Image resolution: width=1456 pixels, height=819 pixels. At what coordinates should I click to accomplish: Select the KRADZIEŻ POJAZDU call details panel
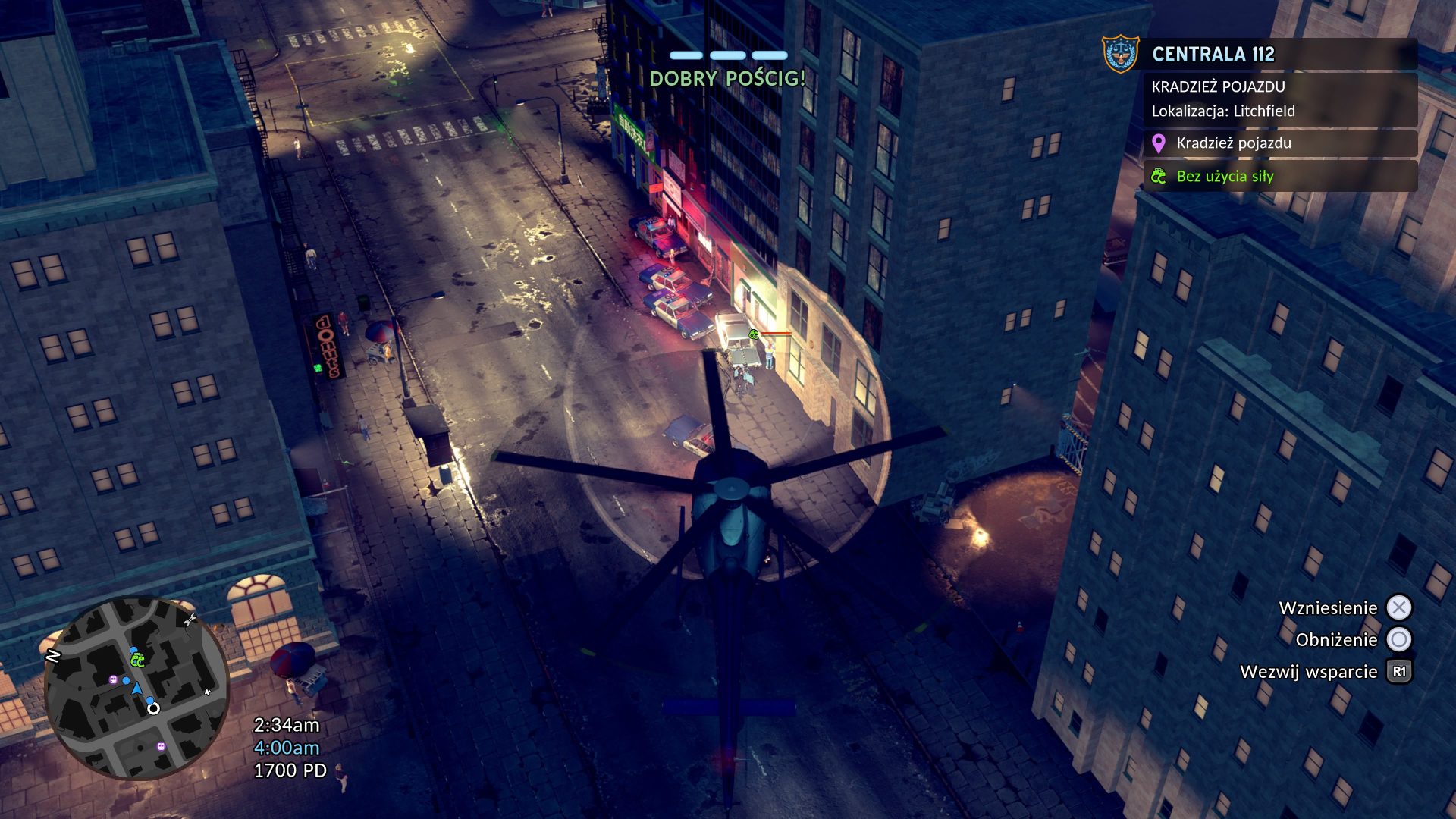1279,99
